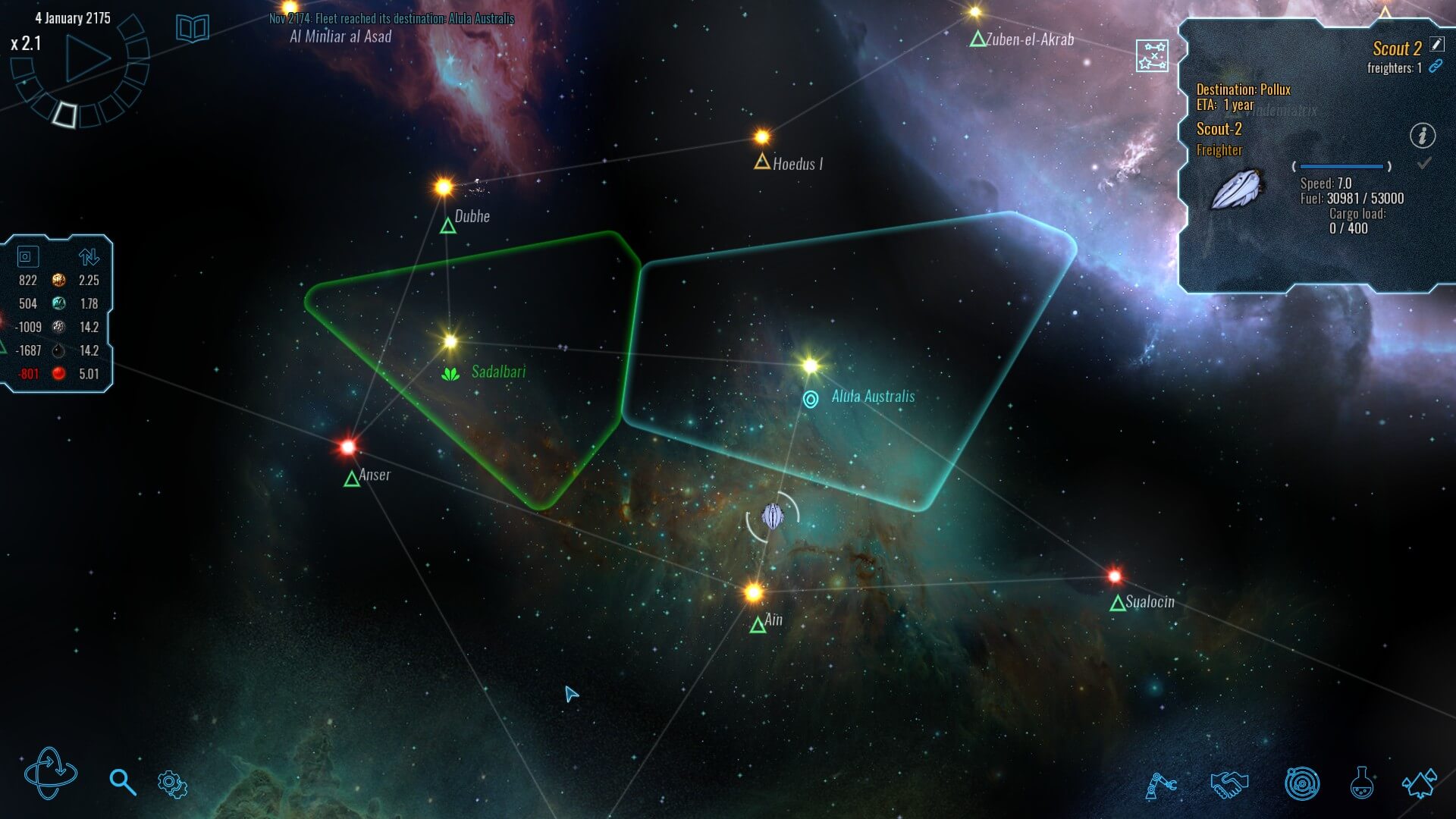Open the journal book icon
Viewport: 1456px width, 819px height.
coord(193,29)
